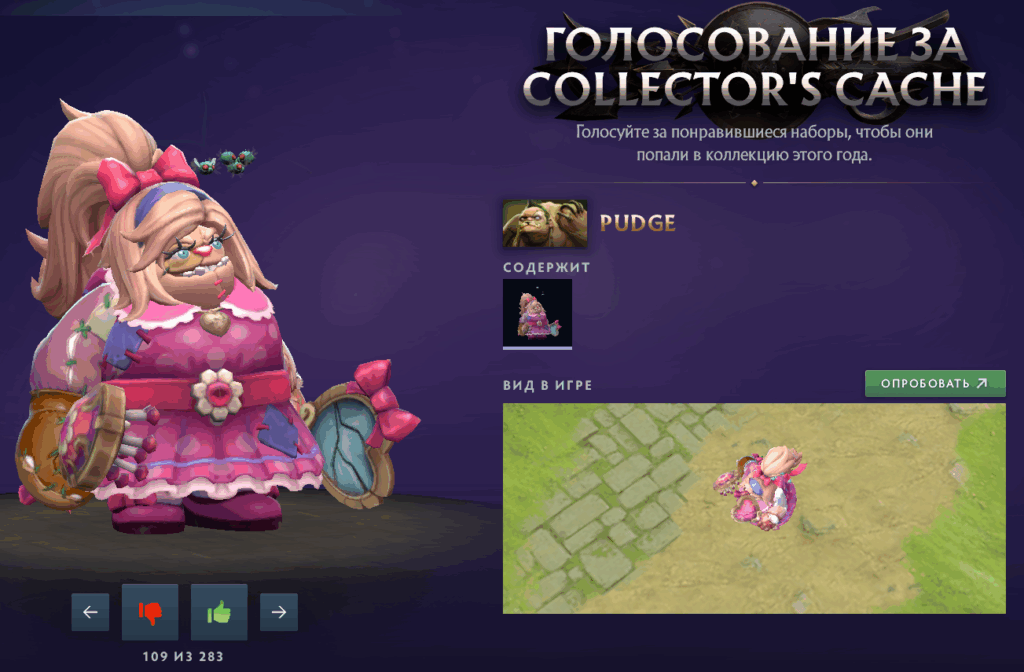
Task: Advance to the next set with right arrow
Action: 279,612
